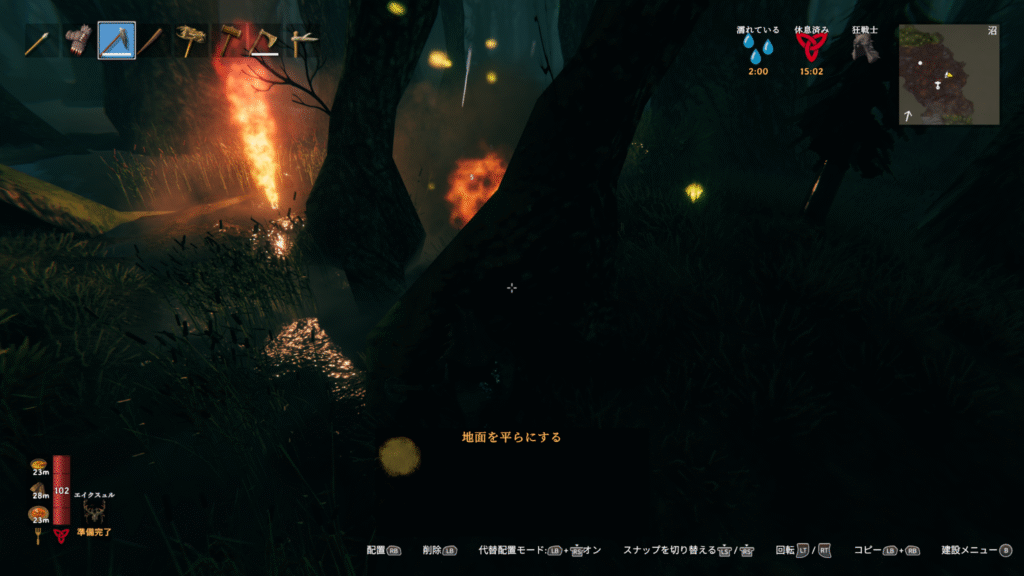The width and height of the screenshot is (1024, 576).
Task: Equip the Stagbreaker antler hammer
Action: [190, 42]
